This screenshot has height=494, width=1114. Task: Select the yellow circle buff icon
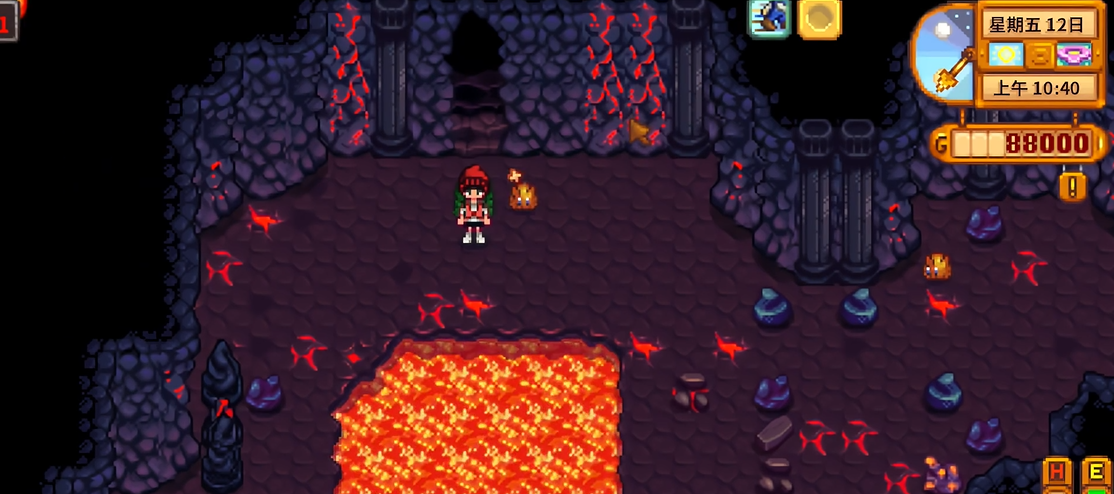pyautogui.click(x=819, y=17)
